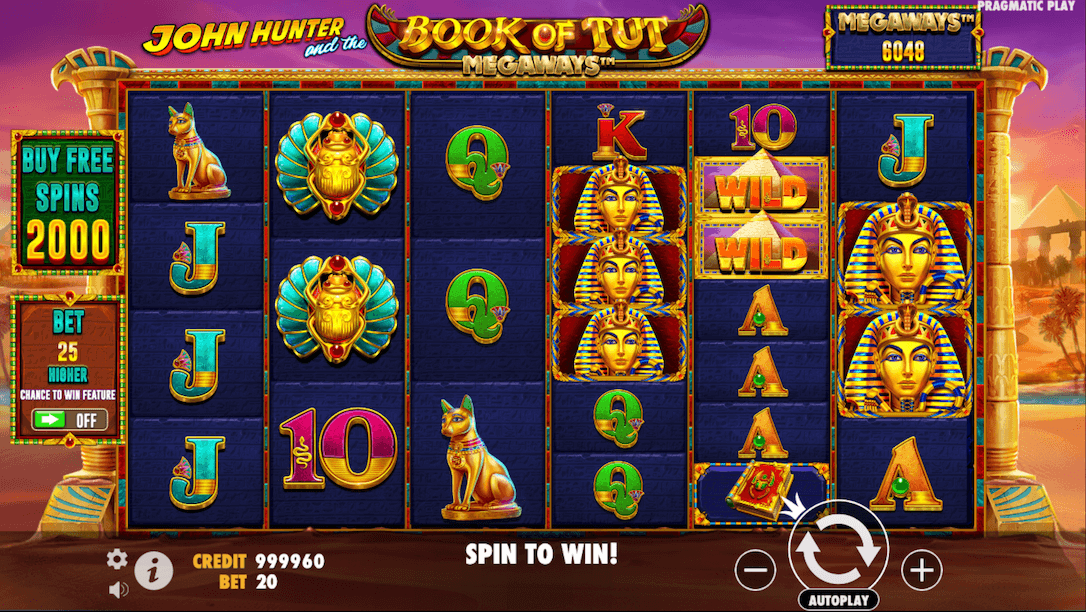Increase the bet with the plus button
The height and width of the screenshot is (612, 1086).
tap(921, 570)
